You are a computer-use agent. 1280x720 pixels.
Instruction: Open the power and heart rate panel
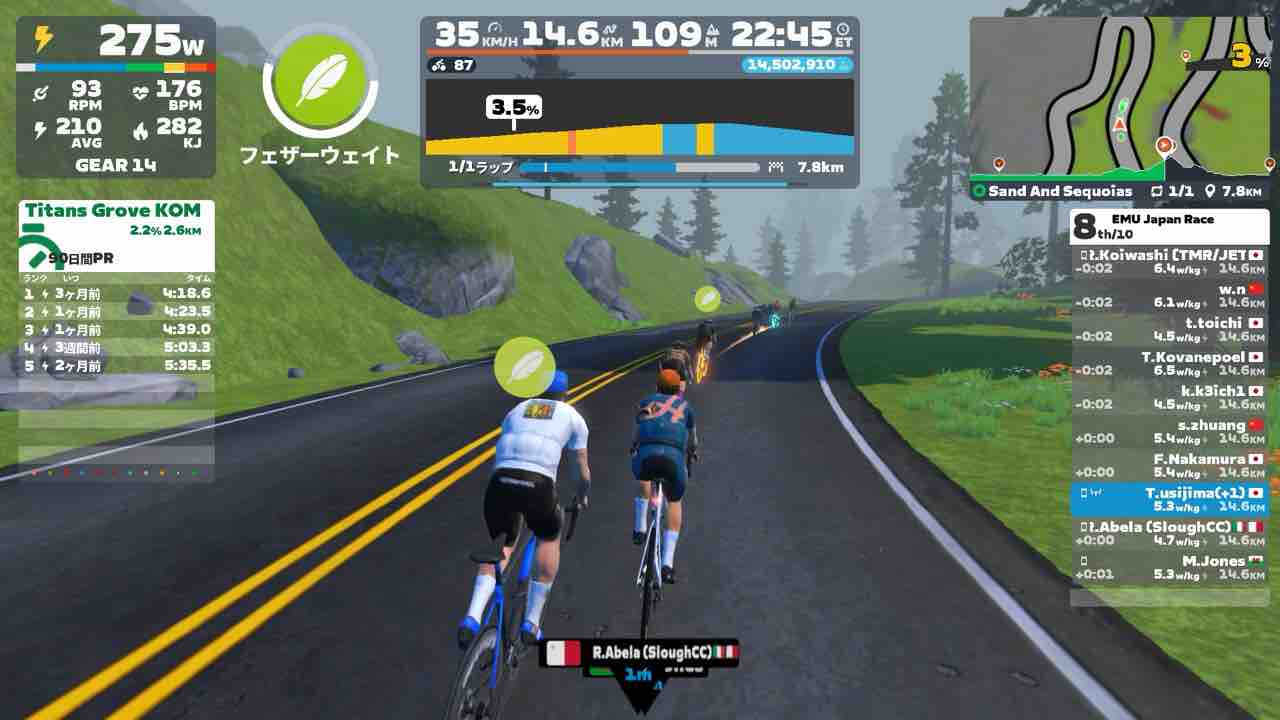point(116,97)
